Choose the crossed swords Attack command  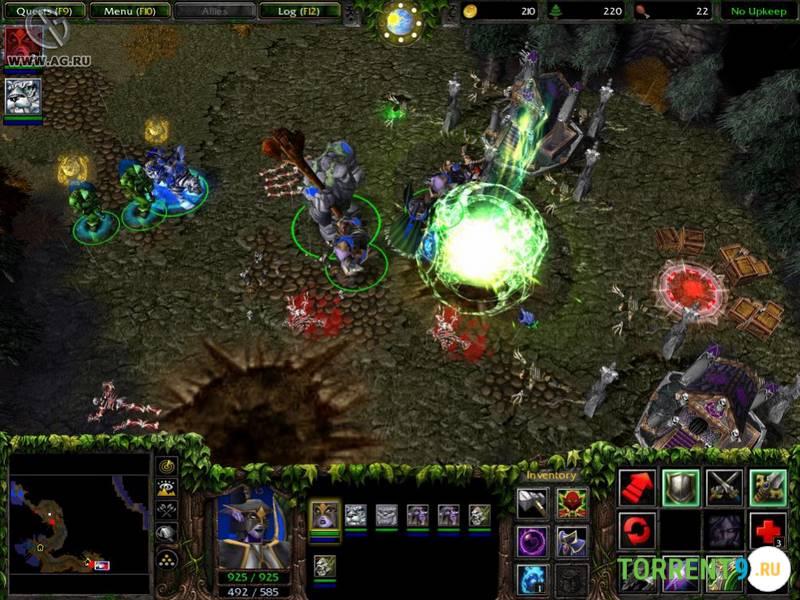(x=724, y=487)
